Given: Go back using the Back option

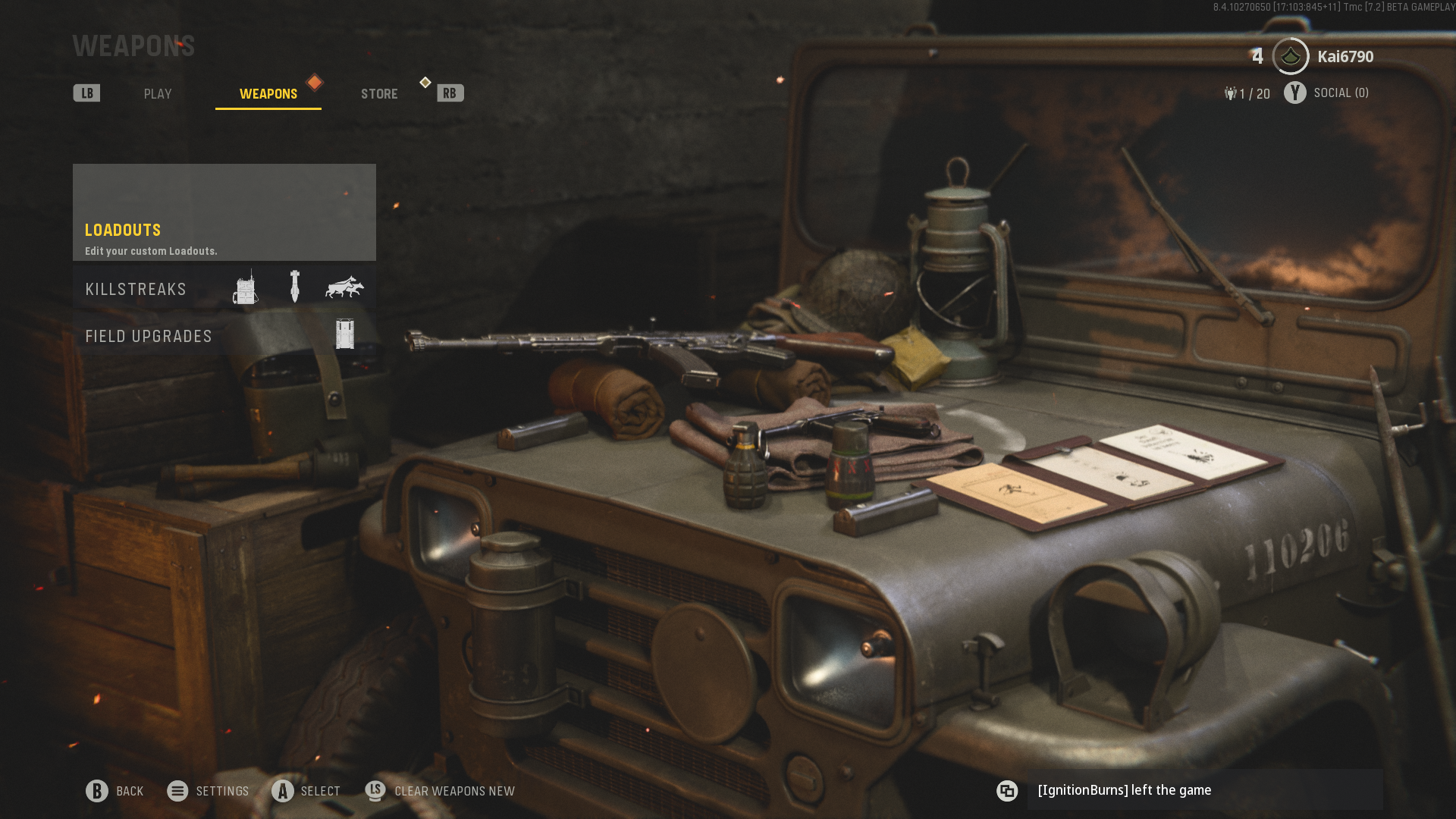Looking at the screenshot, I should [x=115, y=791].
